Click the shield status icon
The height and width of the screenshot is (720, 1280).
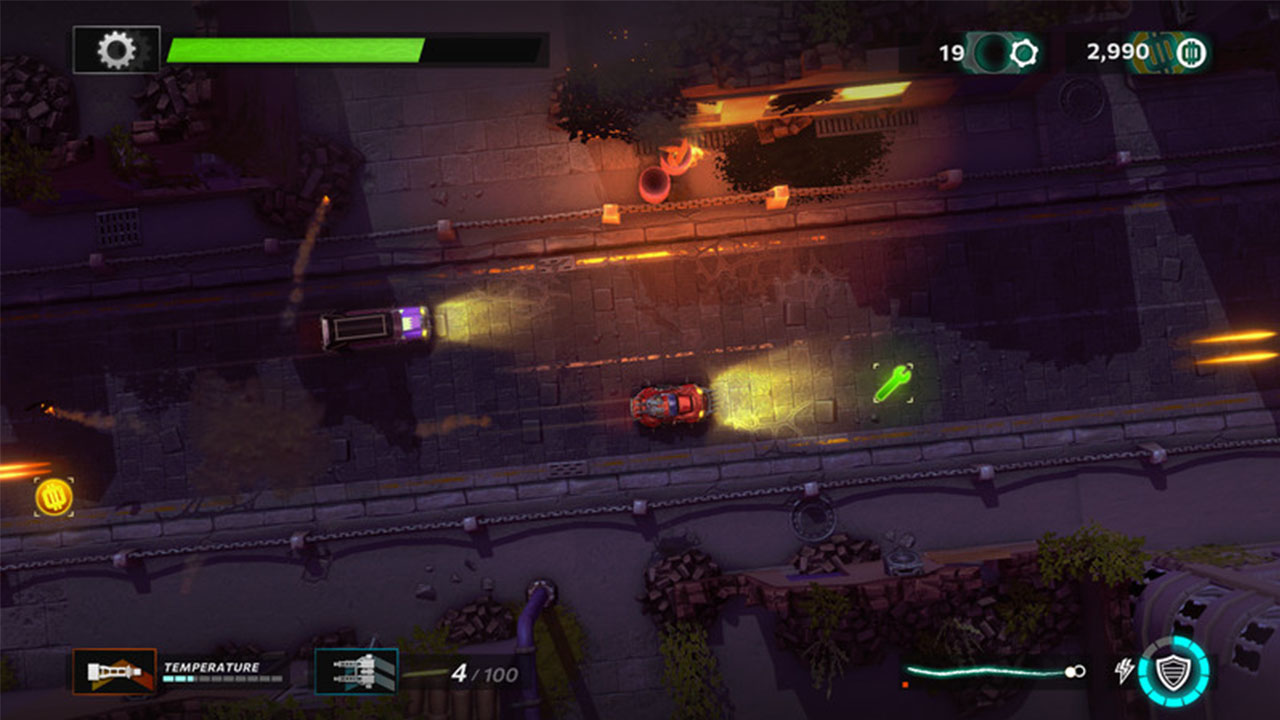pos(1175,672)
